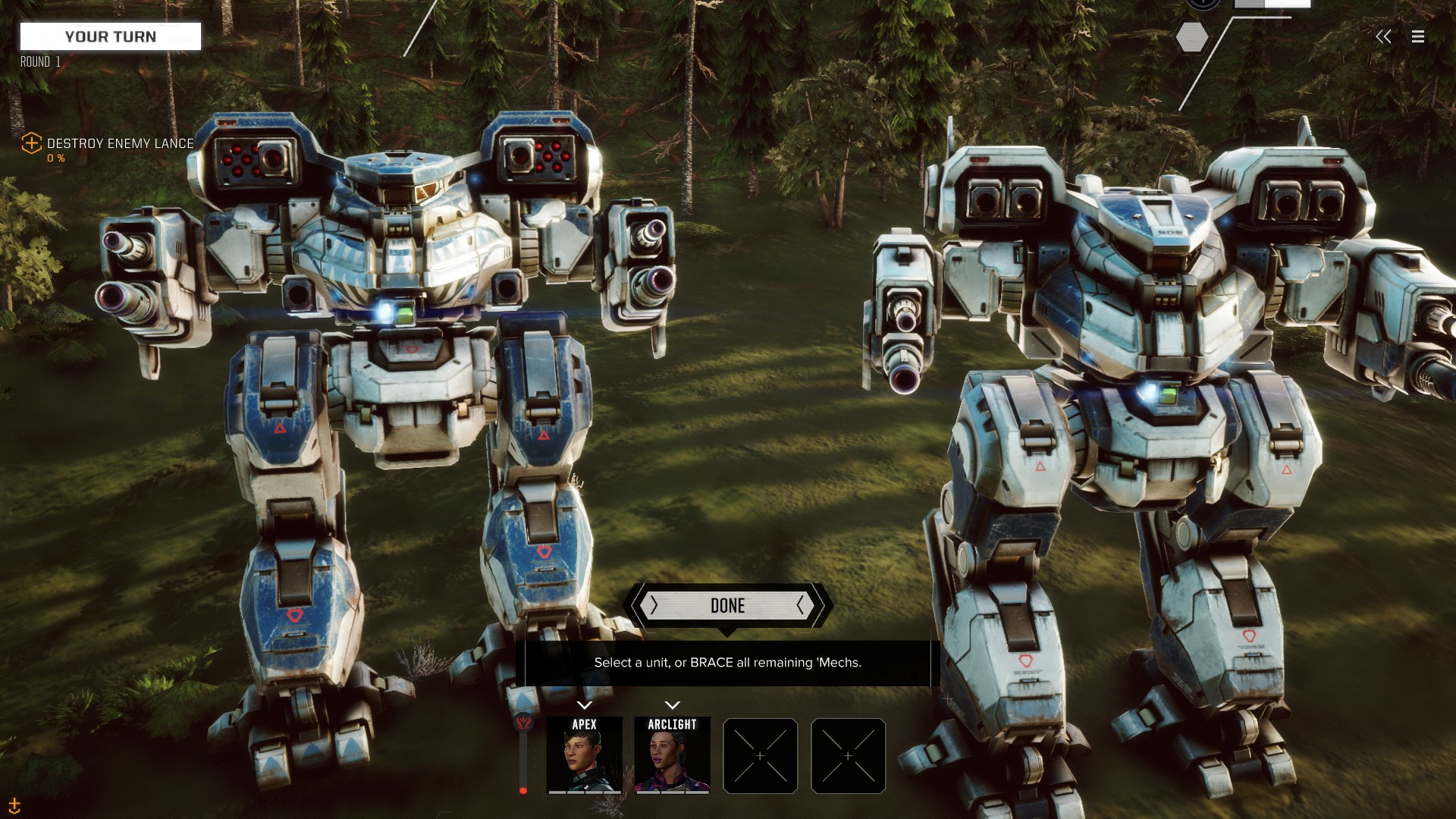Click the anchor icon in bottom corner

[x=14, y=805]
